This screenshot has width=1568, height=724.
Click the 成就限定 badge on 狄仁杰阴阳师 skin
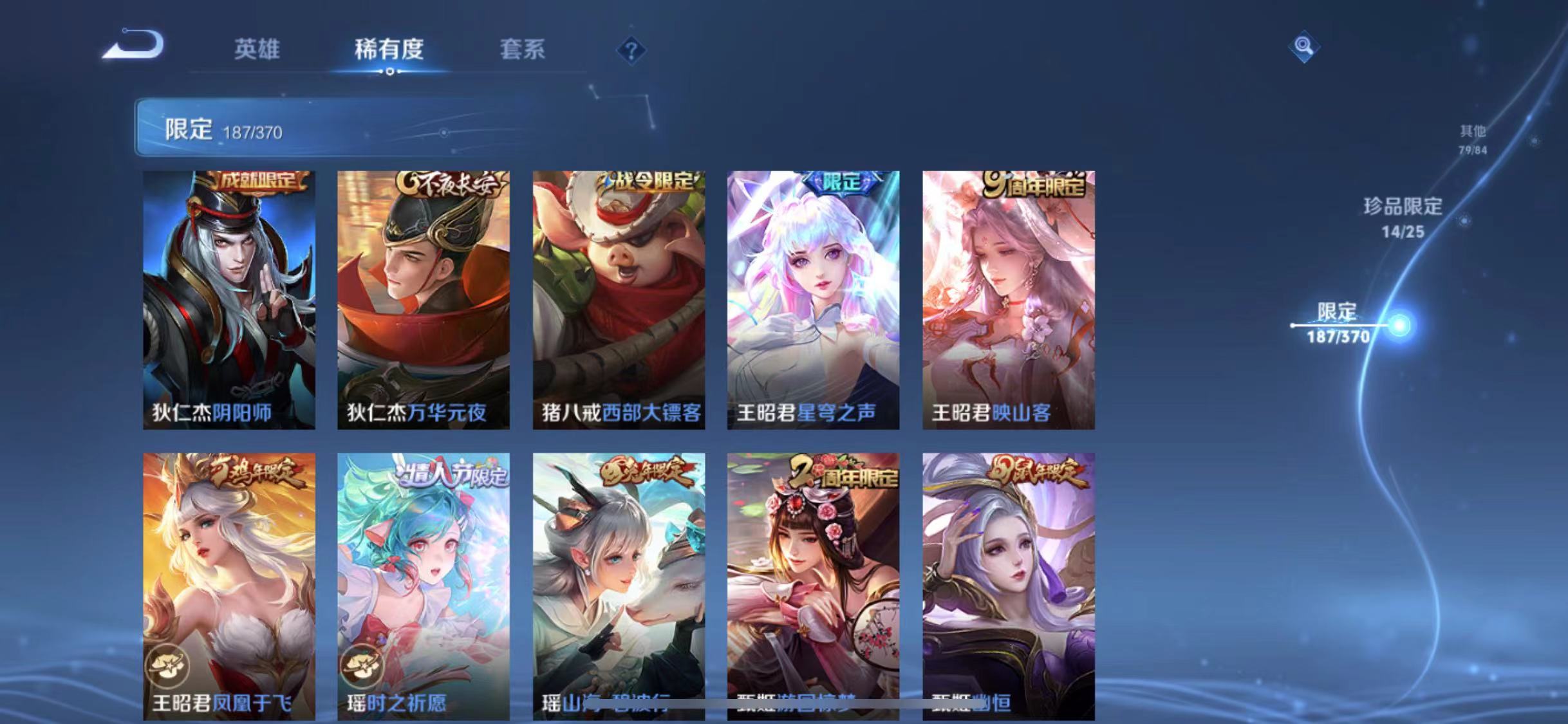pyautogui.click(x=256, y=182)
